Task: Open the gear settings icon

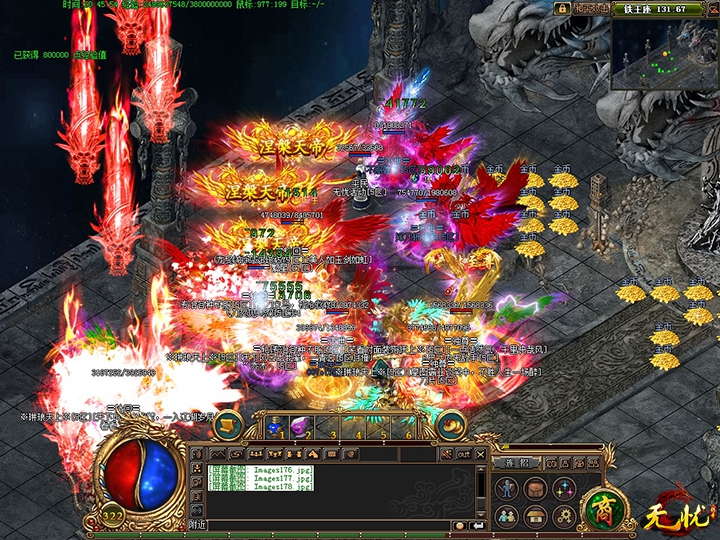Action: (564, 516)
